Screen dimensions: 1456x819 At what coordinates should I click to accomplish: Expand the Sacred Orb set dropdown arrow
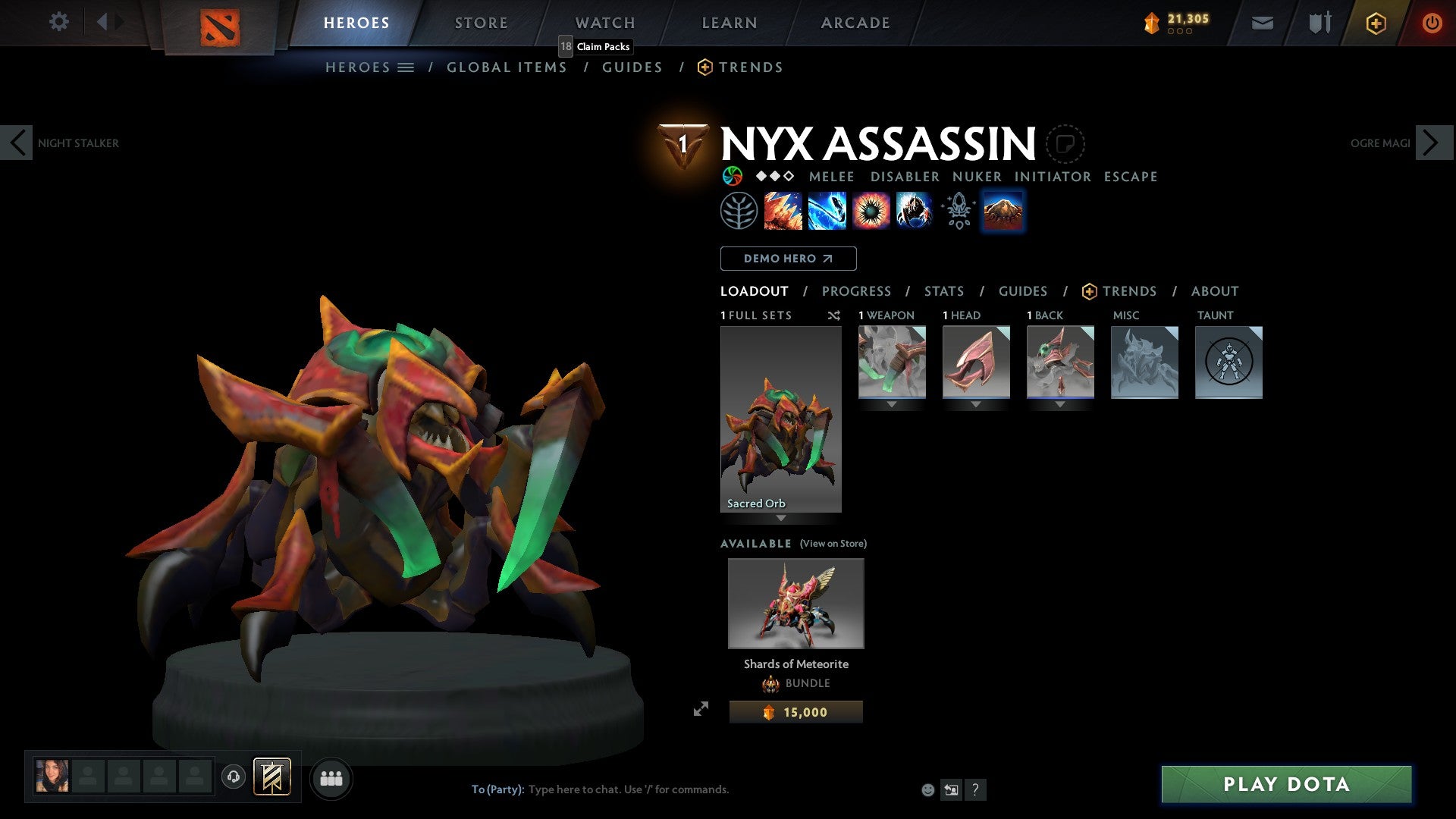(x=781, y=519)
